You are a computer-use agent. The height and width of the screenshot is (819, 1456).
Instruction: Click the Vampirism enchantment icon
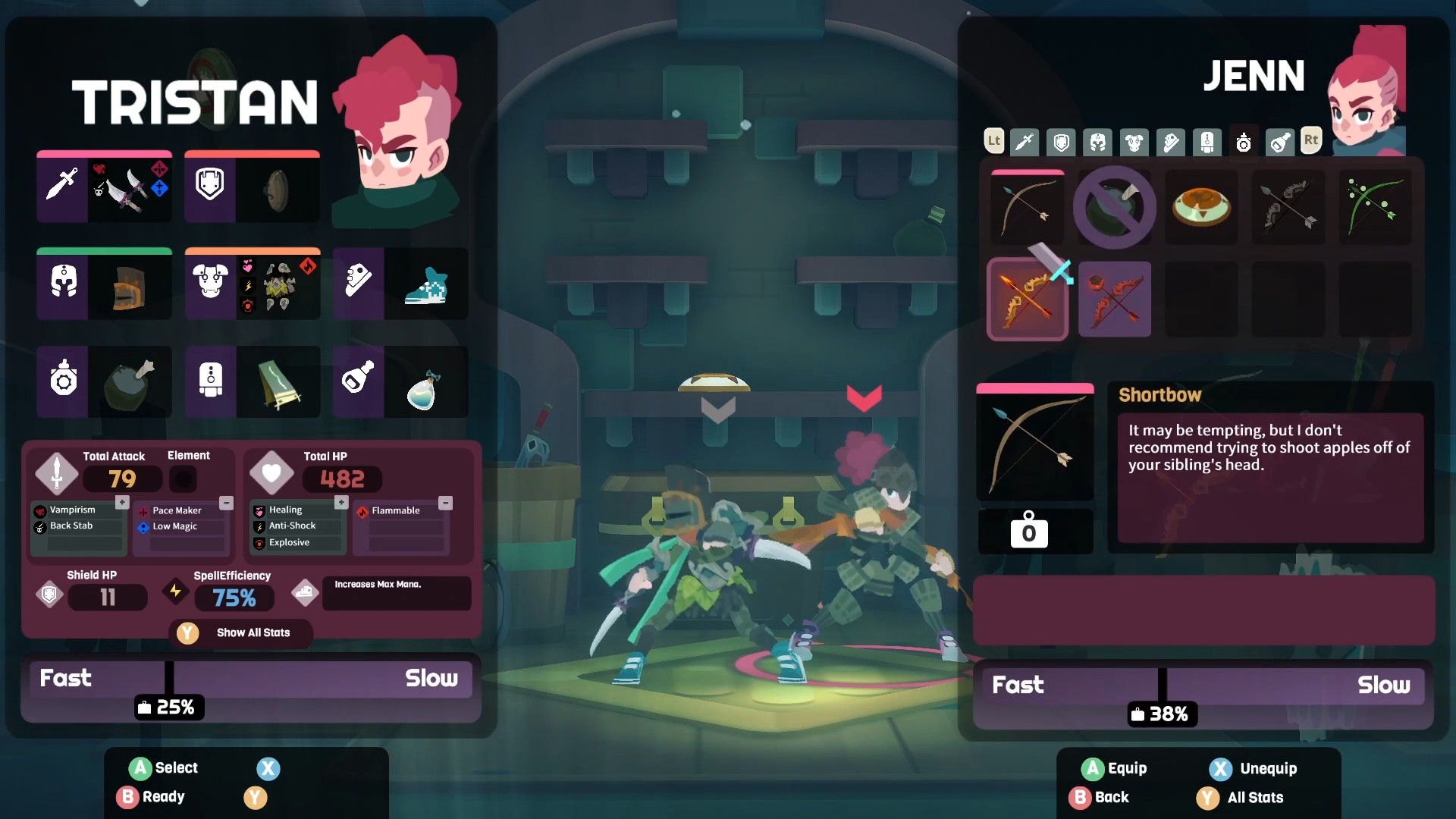point(42,510)
